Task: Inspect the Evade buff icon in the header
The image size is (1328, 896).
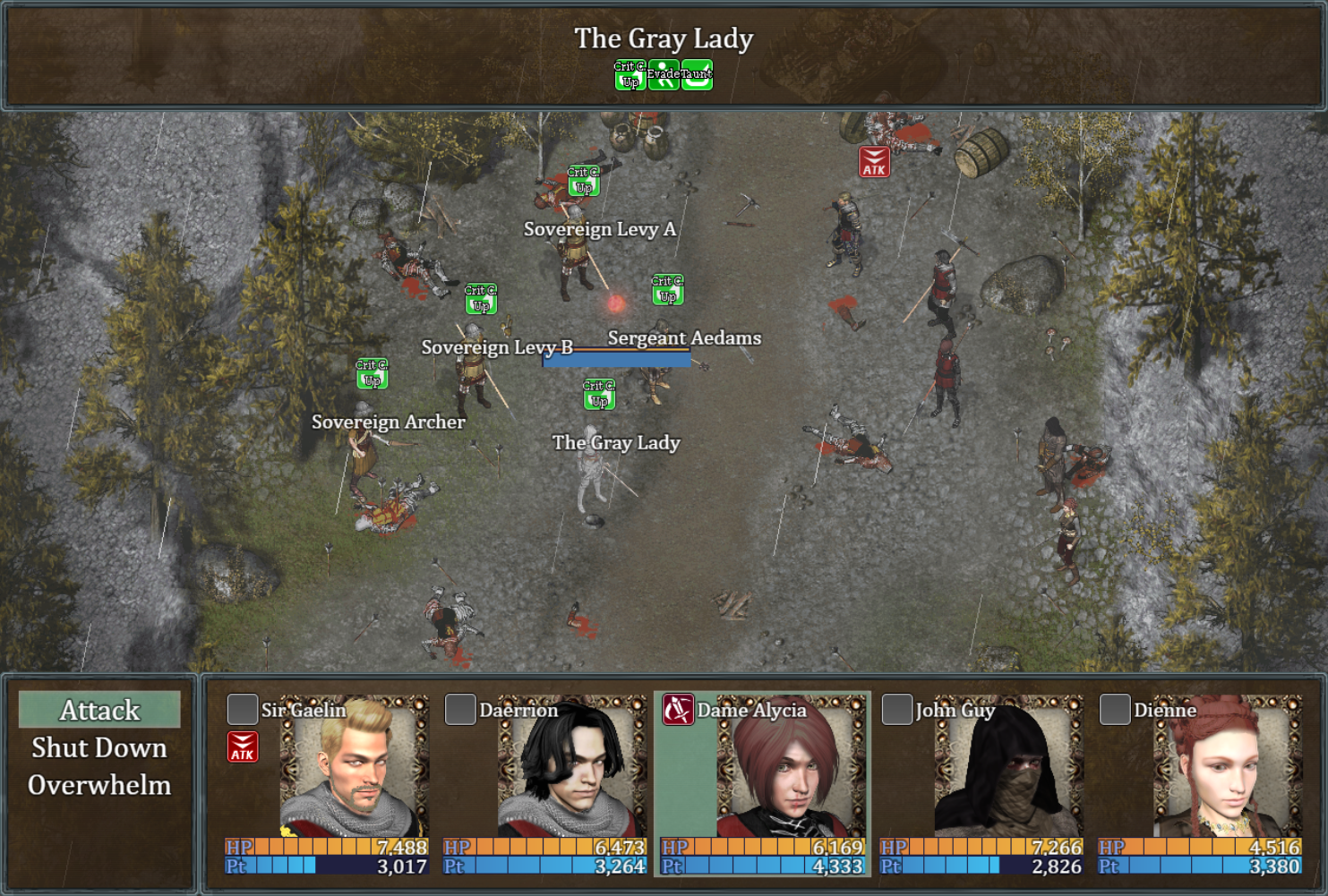Action: (663, 75)
